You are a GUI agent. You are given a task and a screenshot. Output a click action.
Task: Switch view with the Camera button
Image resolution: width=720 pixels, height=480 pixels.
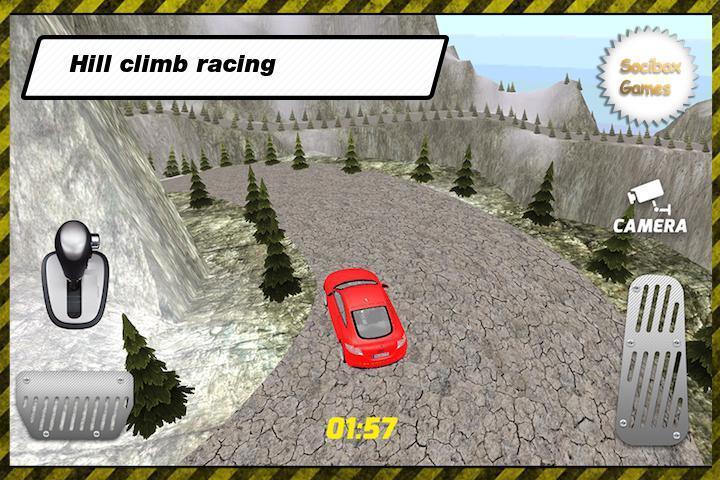click(x=650, y=208)
